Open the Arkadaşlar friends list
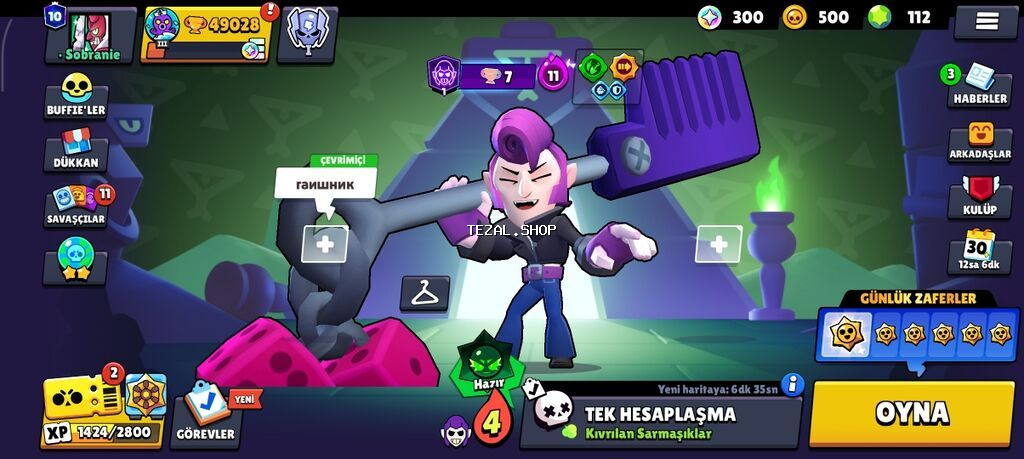The width and height of the screenshot is (1024, 459). [x=981, y=142]
